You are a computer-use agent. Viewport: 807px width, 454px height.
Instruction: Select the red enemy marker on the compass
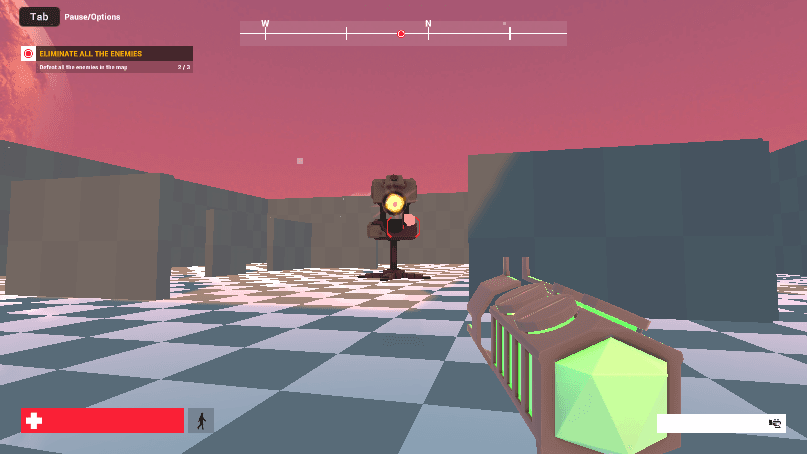point(401,33)
